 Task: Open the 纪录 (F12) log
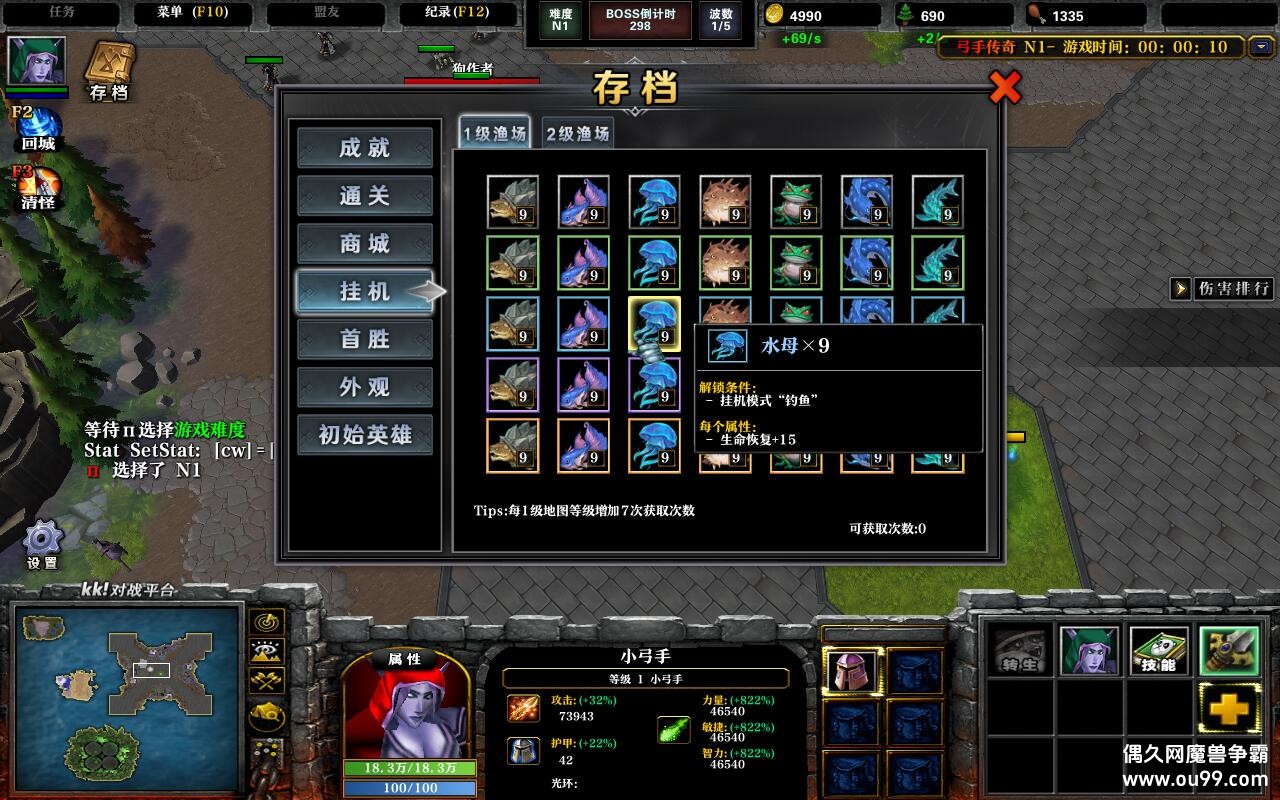(444, 13)
